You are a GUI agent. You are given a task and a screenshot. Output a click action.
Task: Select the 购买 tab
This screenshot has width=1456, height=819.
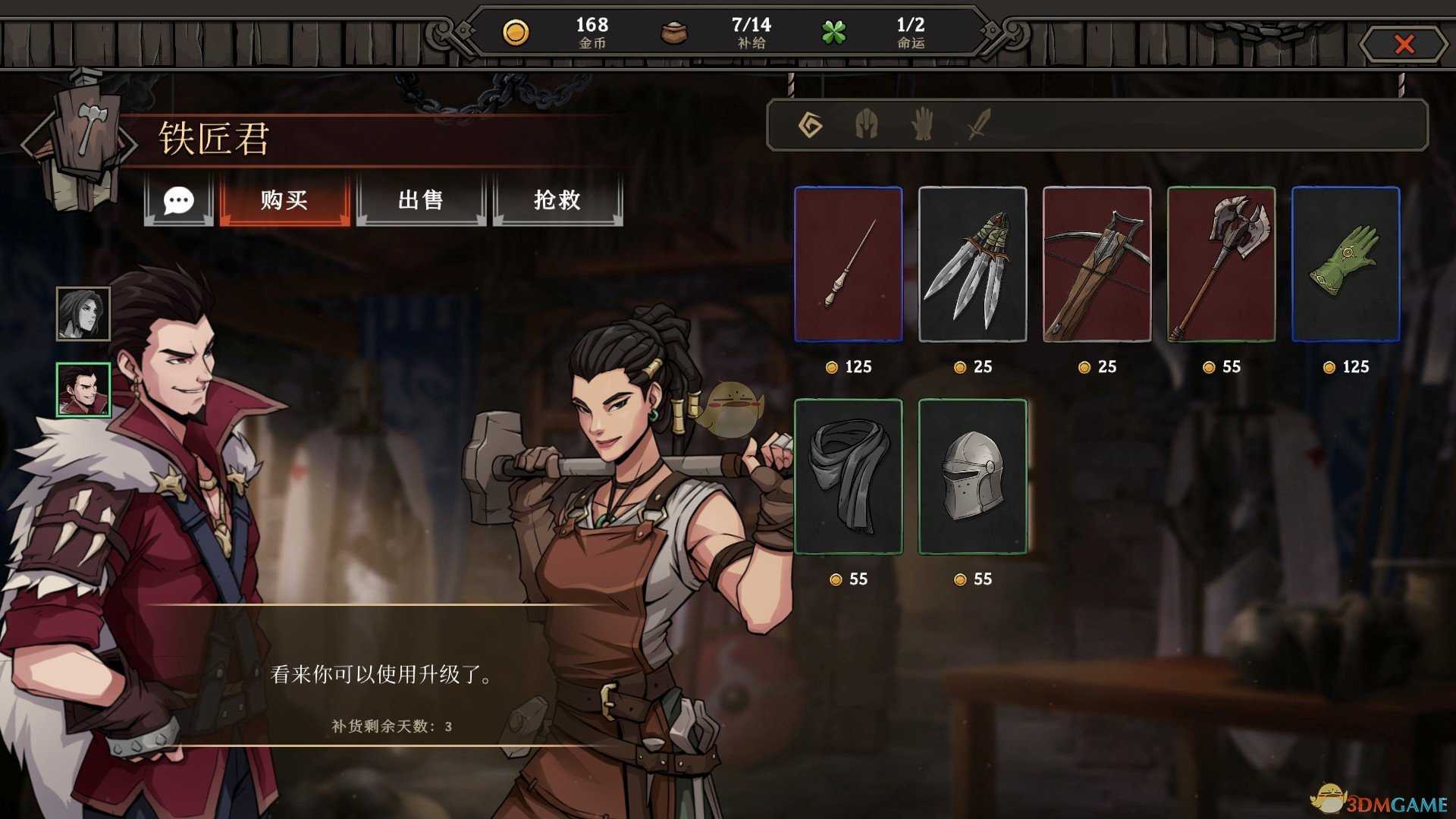point(284,201)
